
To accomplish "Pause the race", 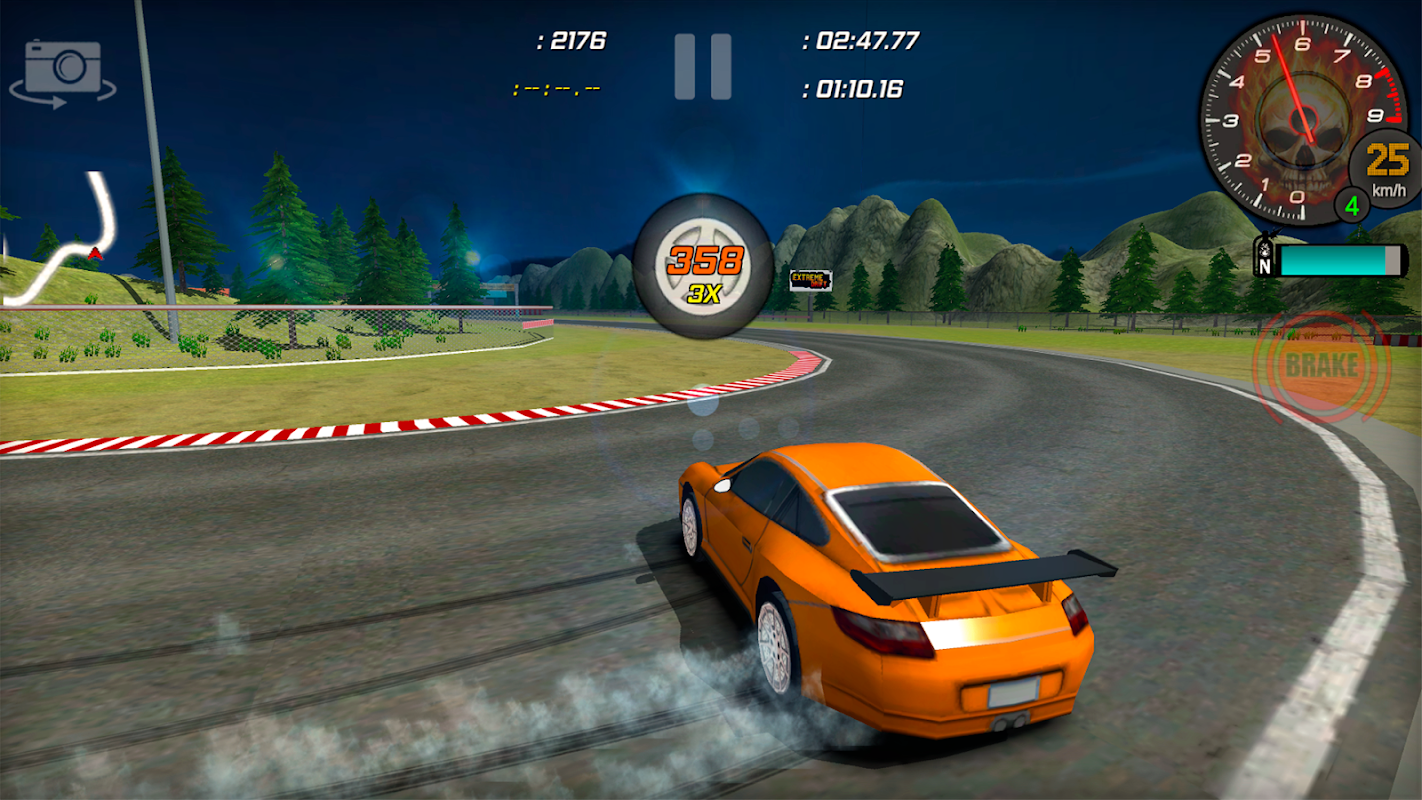I will coord(702,67).
